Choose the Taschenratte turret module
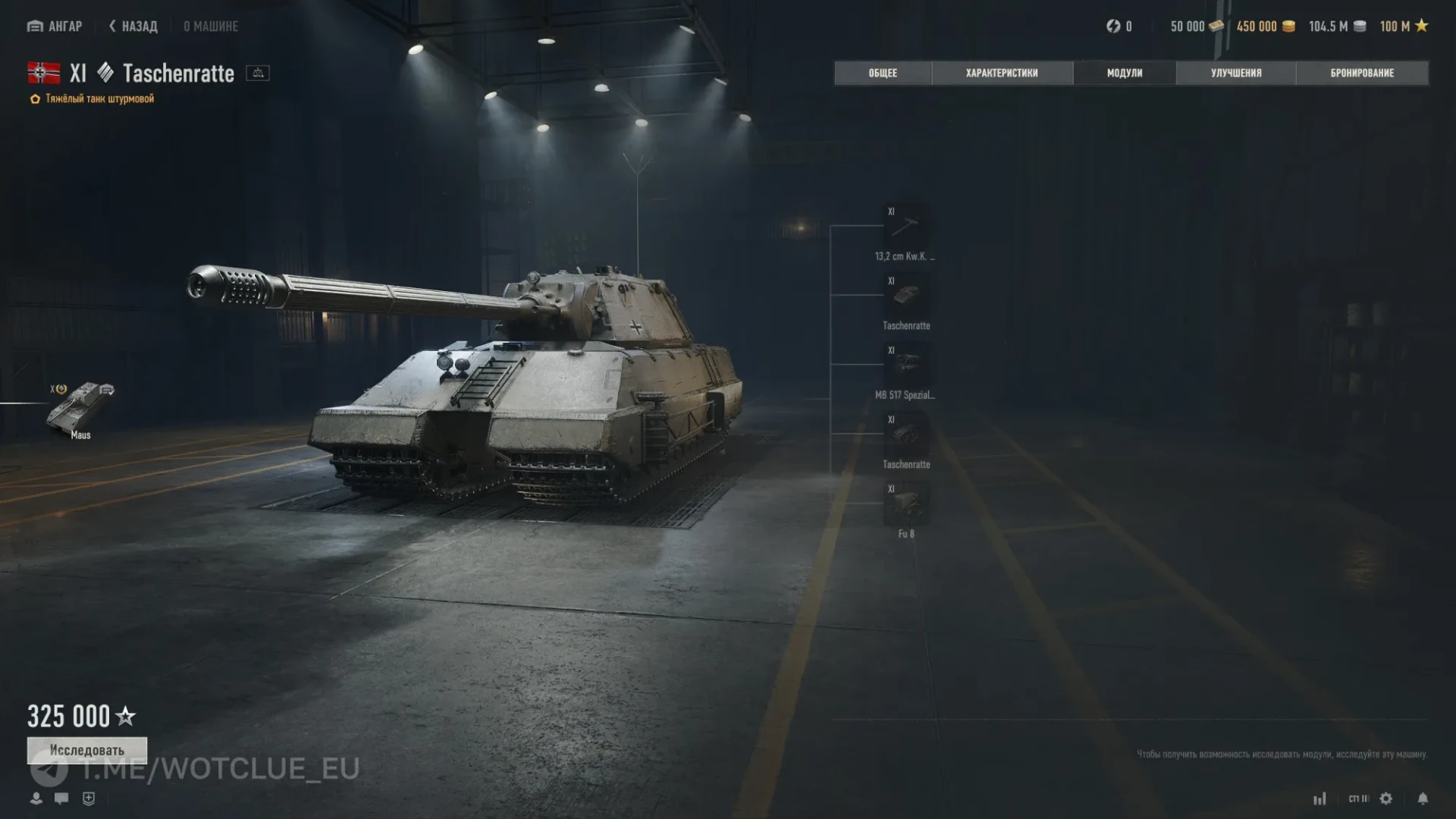The width and height of the screenshot is (1456, 819). (x=905, y=297)
